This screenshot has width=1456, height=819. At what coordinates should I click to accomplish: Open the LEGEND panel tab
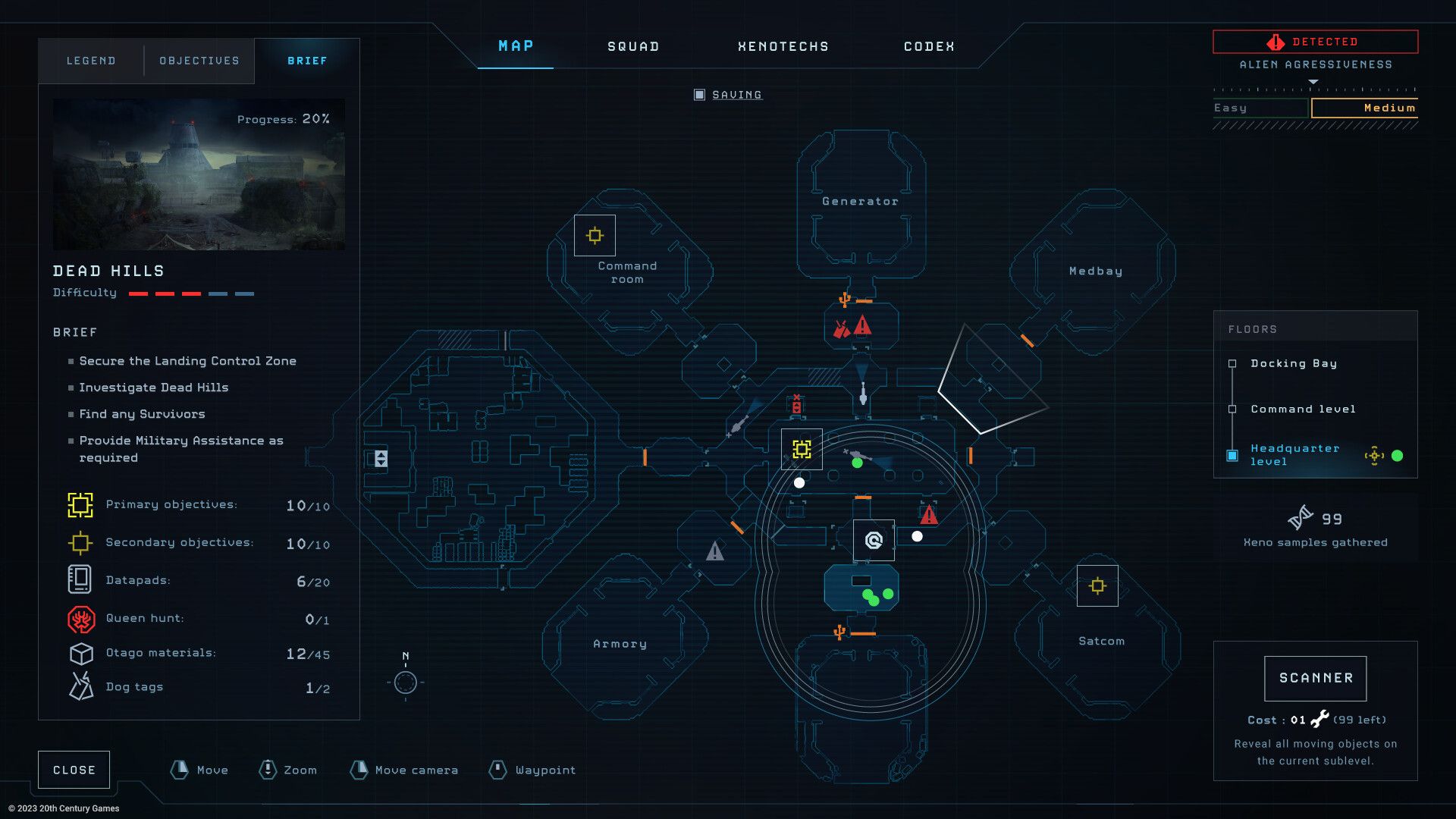click(92, 61)
